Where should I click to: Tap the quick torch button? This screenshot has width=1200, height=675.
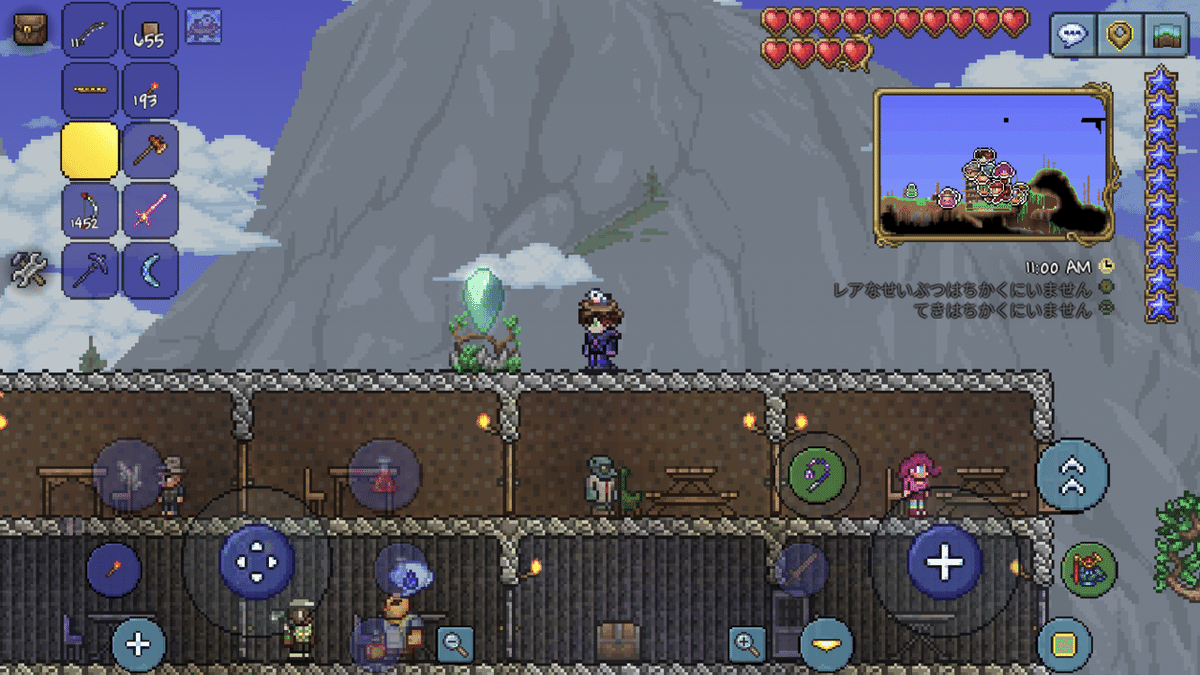coord(113,570)
